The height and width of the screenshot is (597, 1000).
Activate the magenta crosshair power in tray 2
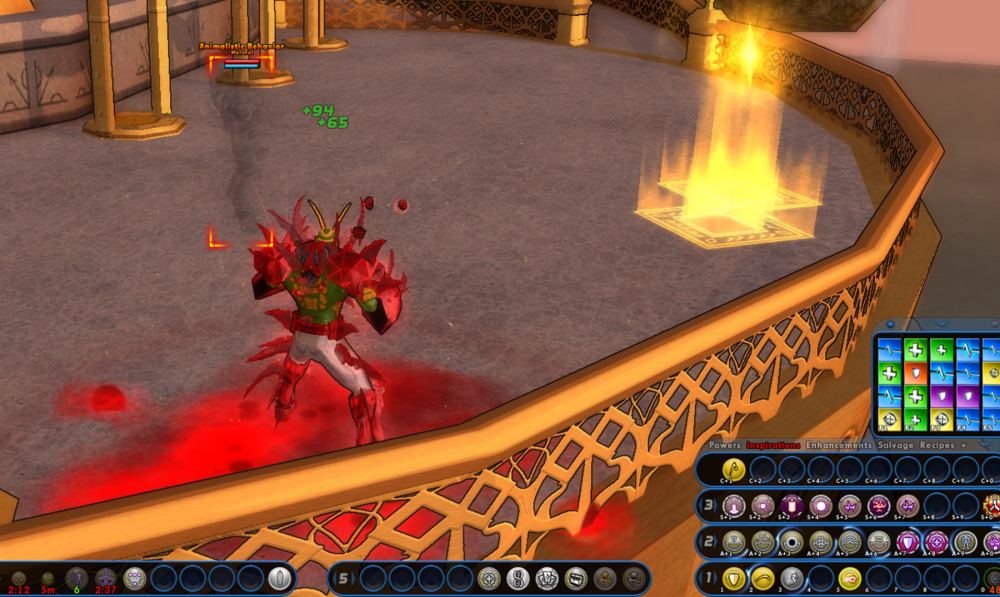coord(937,542)
